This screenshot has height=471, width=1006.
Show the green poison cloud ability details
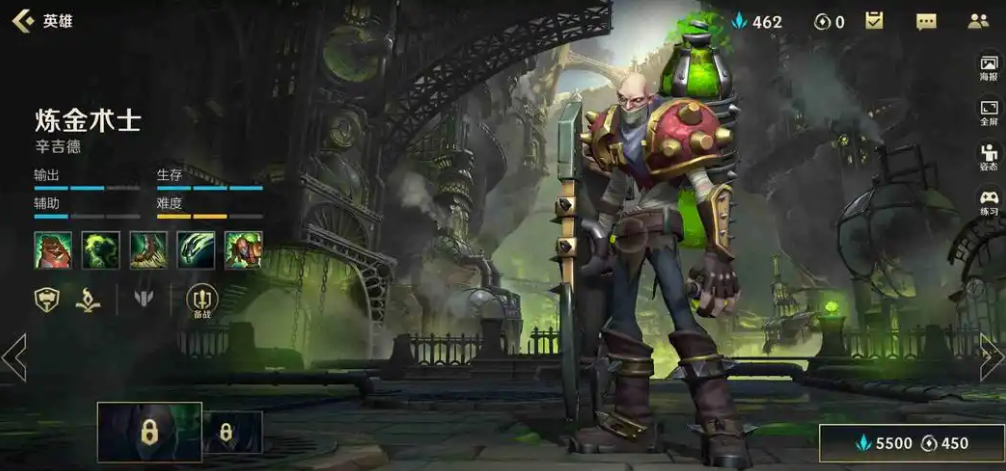[x=100, y=249]
